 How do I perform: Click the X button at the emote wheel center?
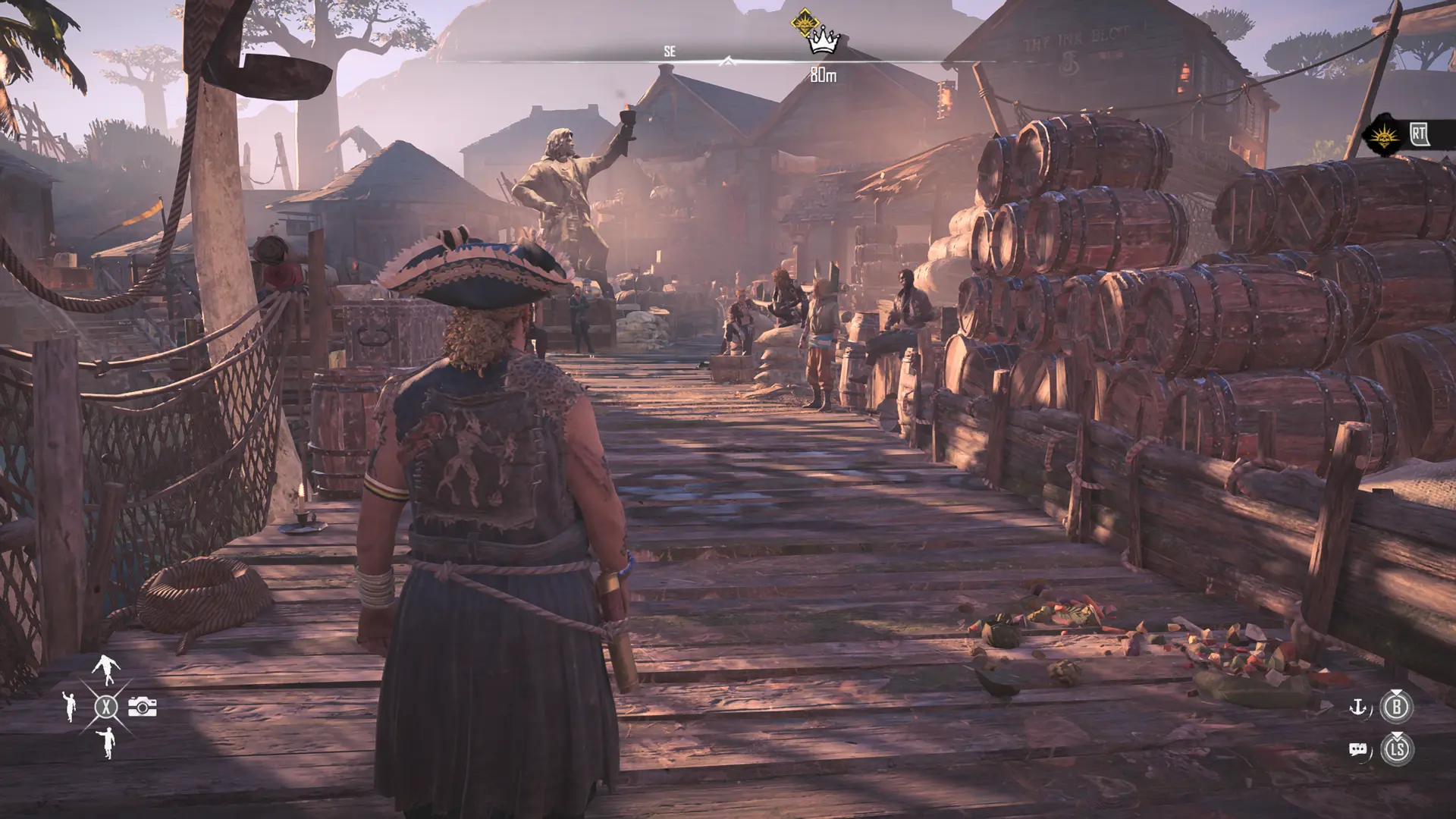[x=106, y=705]
